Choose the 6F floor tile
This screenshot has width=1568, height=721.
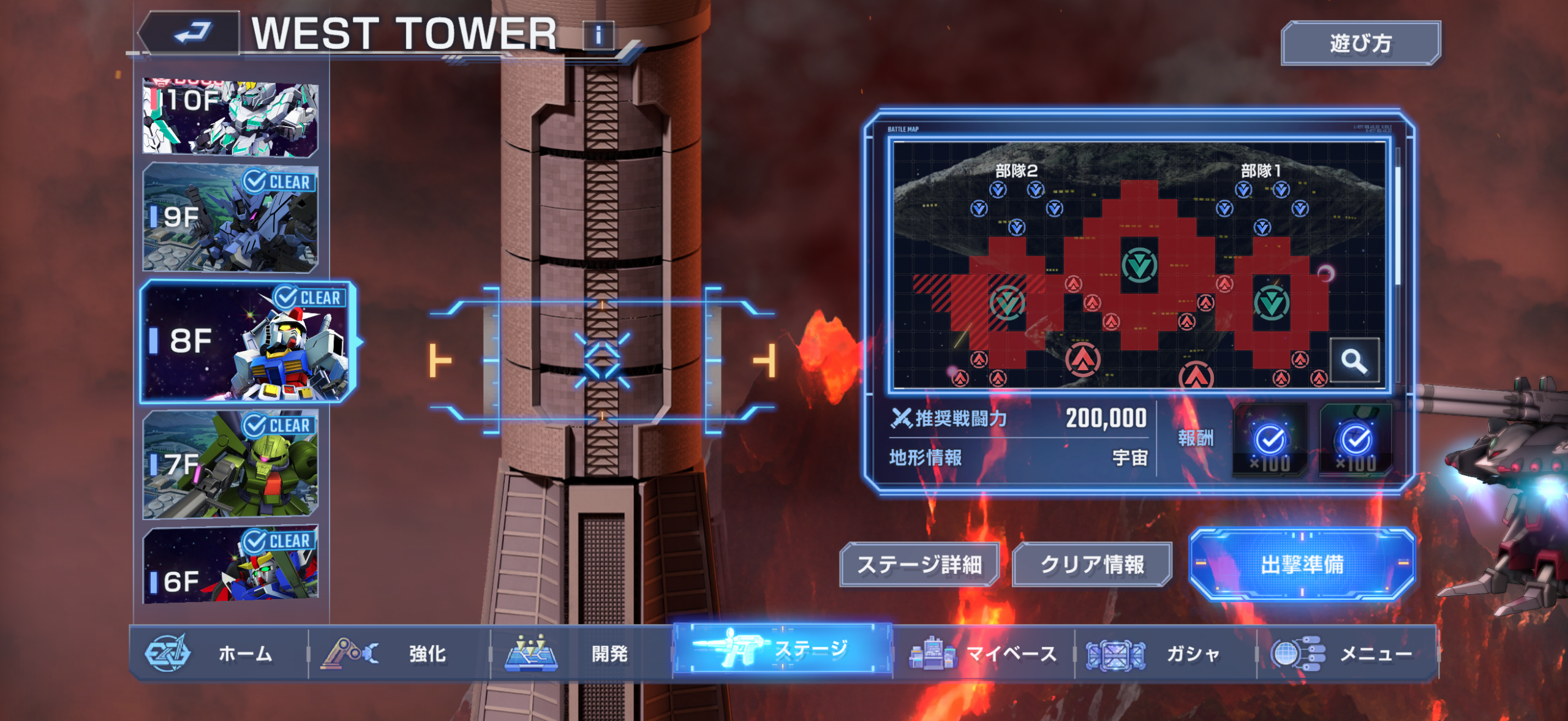230,564
